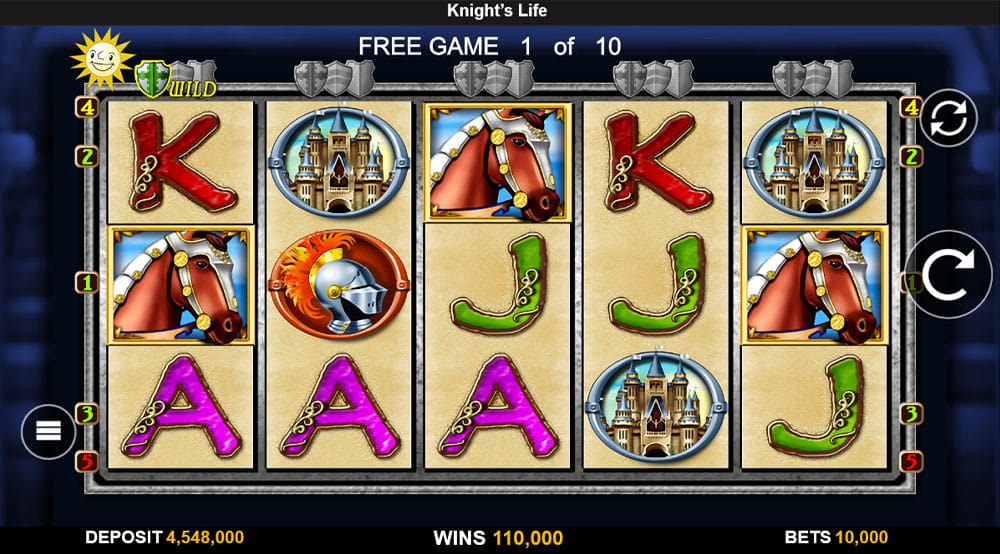
Task: Spin the reels with the large arrow button
Action: (x=948, y=274)
